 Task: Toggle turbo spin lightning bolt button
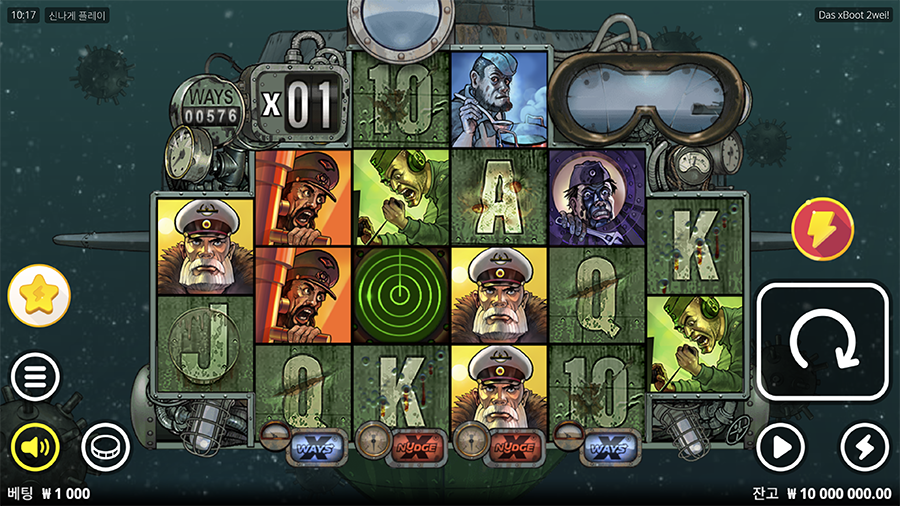865,447
